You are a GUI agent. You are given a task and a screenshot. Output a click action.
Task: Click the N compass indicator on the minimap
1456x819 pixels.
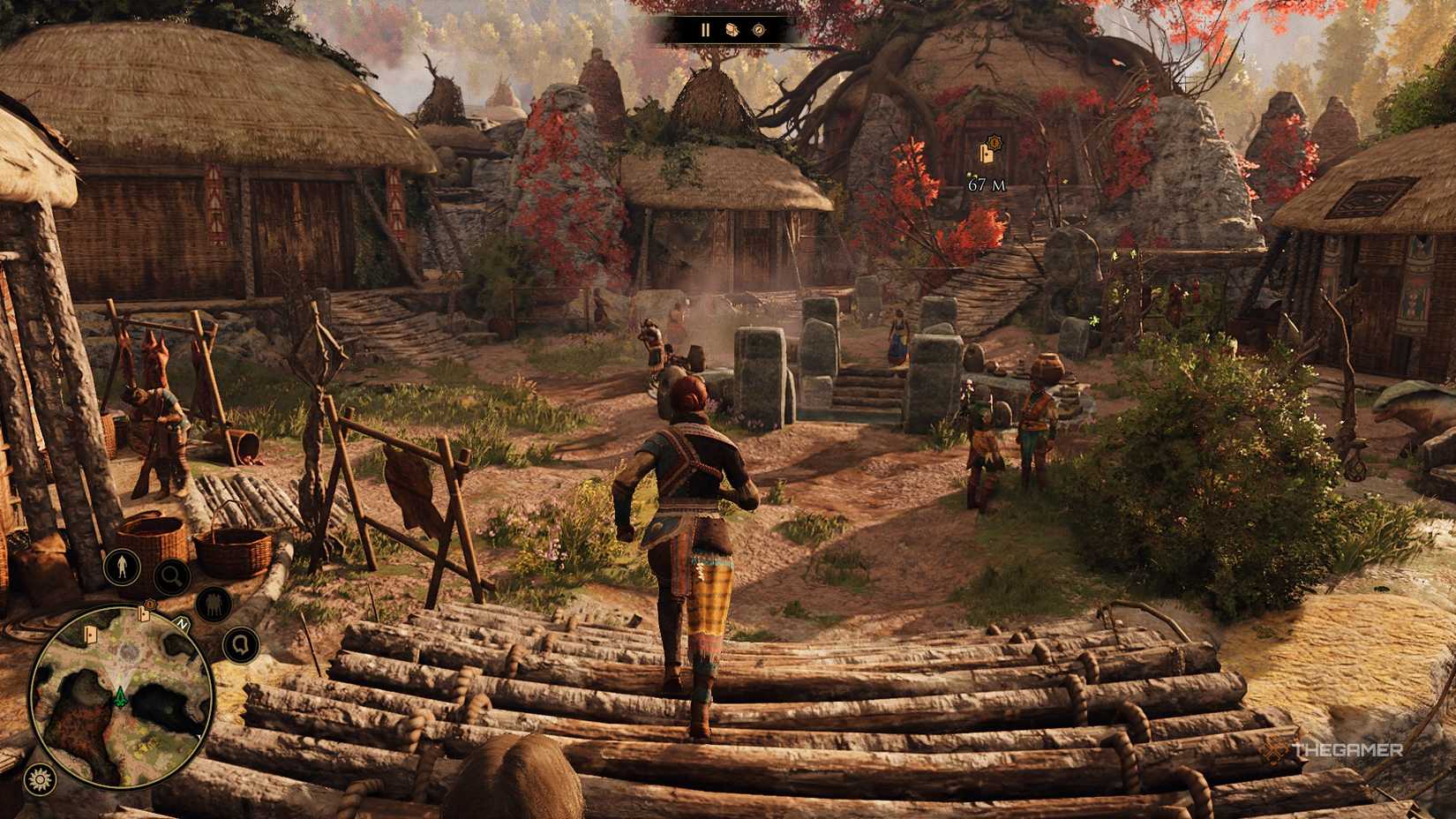click(x=181, y=622)
